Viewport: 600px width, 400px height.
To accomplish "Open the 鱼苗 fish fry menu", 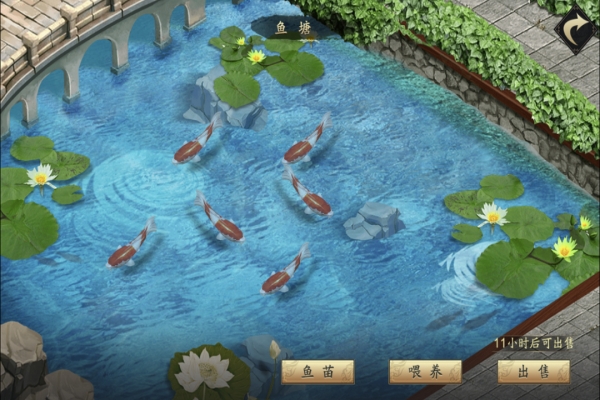I will (x=317, y=372).
